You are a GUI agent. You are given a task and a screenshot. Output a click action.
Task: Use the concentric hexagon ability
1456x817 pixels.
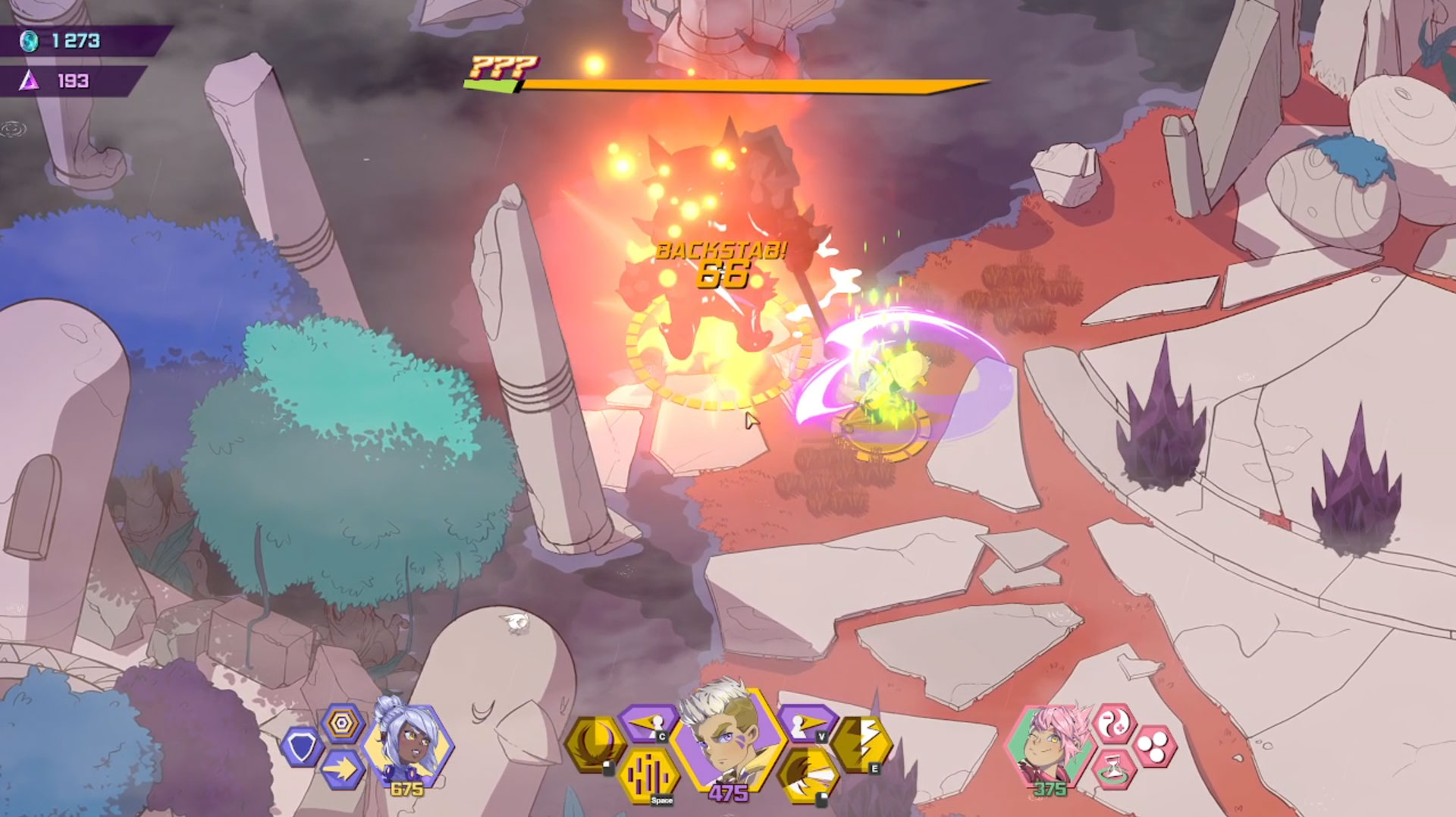point(342,724)
